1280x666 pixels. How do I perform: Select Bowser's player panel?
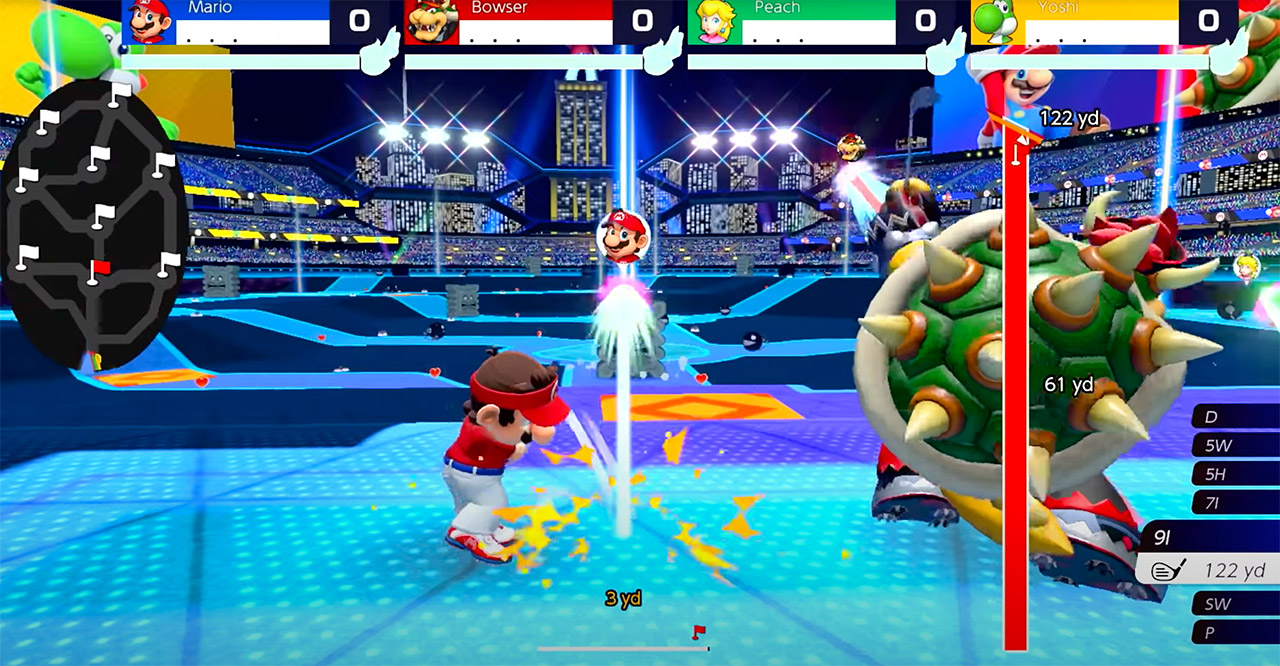tap(510, 22)
